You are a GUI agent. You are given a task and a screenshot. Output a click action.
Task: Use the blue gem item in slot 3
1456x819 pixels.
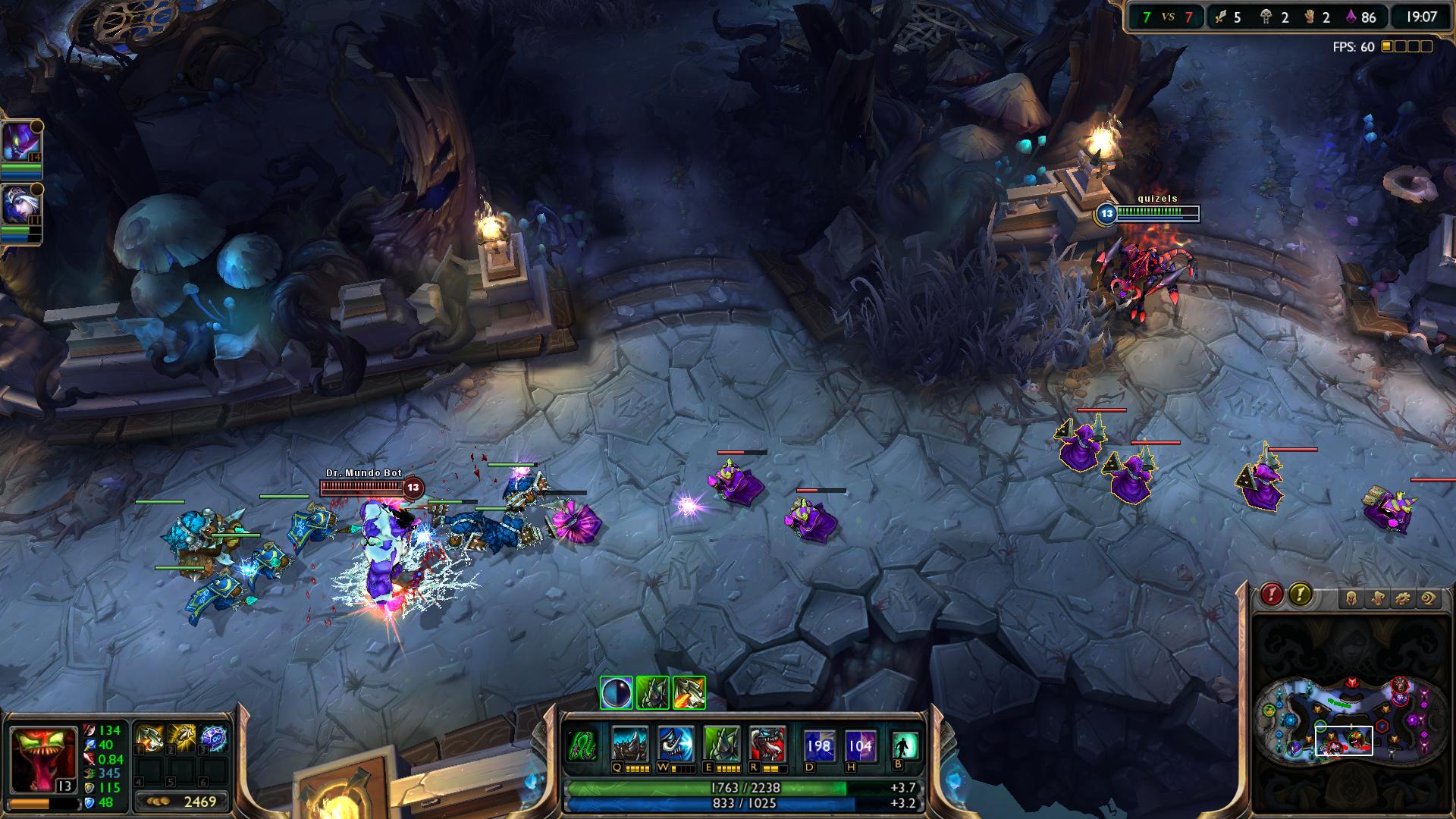tap(215, 739)
